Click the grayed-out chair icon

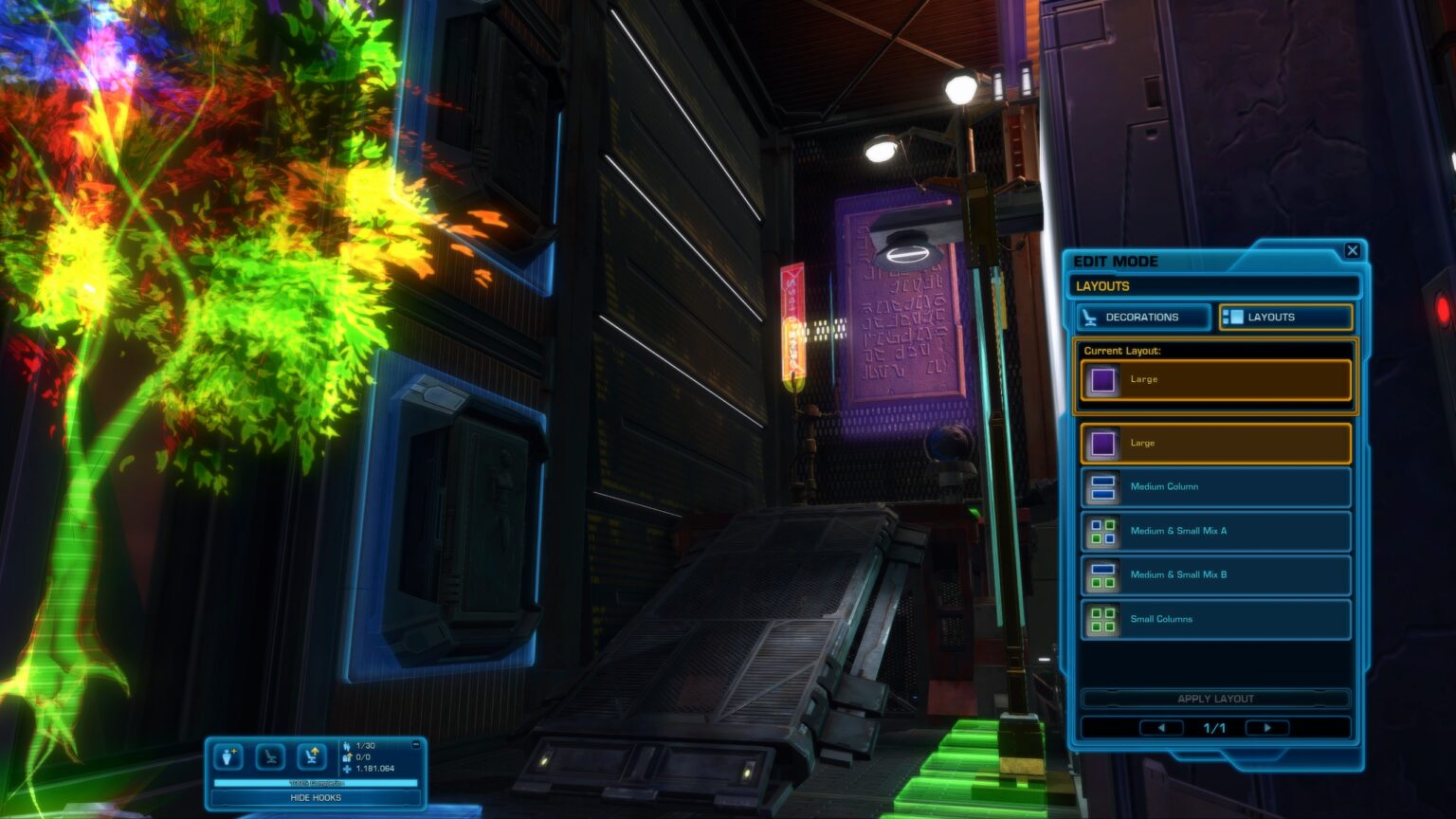pos(269,756)
